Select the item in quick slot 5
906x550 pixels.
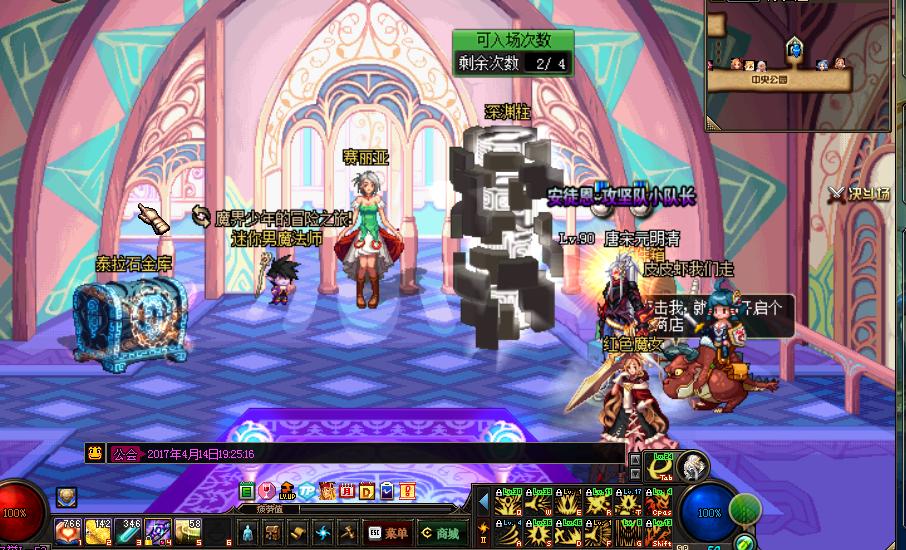click(188, 531)
